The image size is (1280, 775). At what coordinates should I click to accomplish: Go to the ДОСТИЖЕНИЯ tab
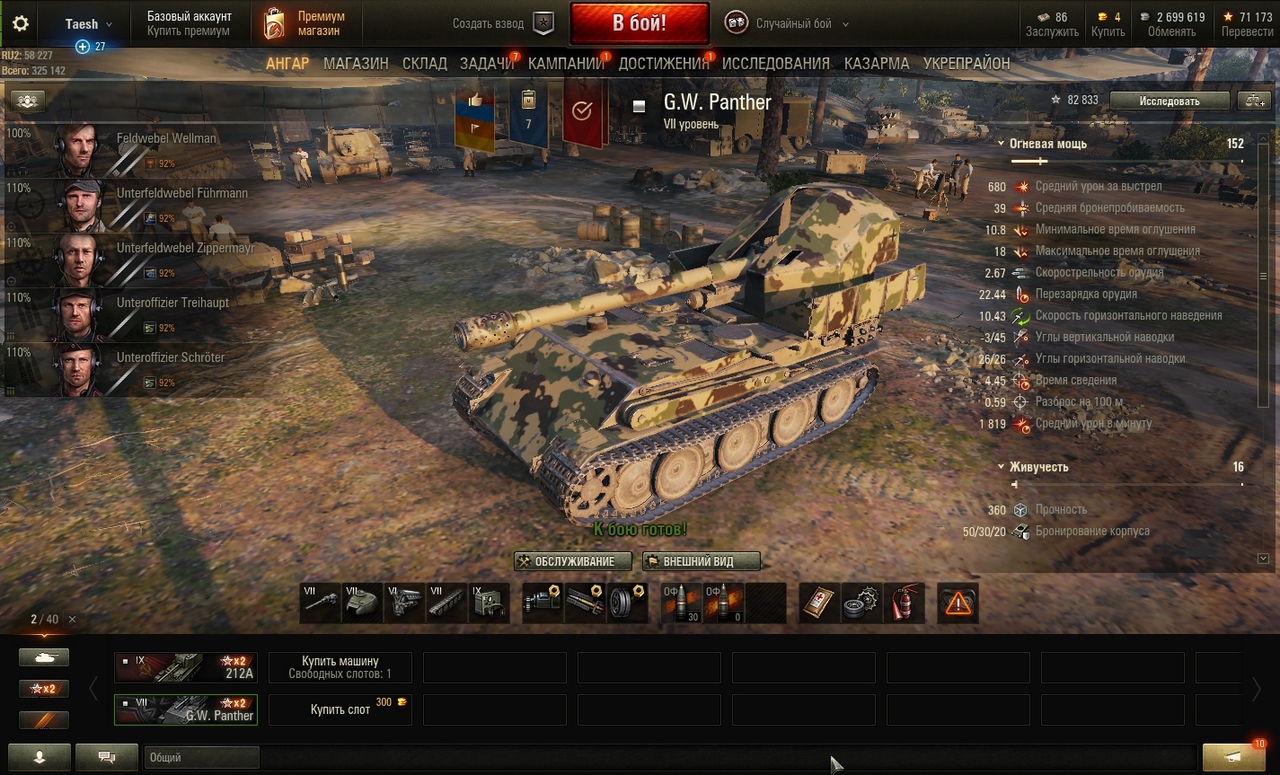(x=663, y=63)
